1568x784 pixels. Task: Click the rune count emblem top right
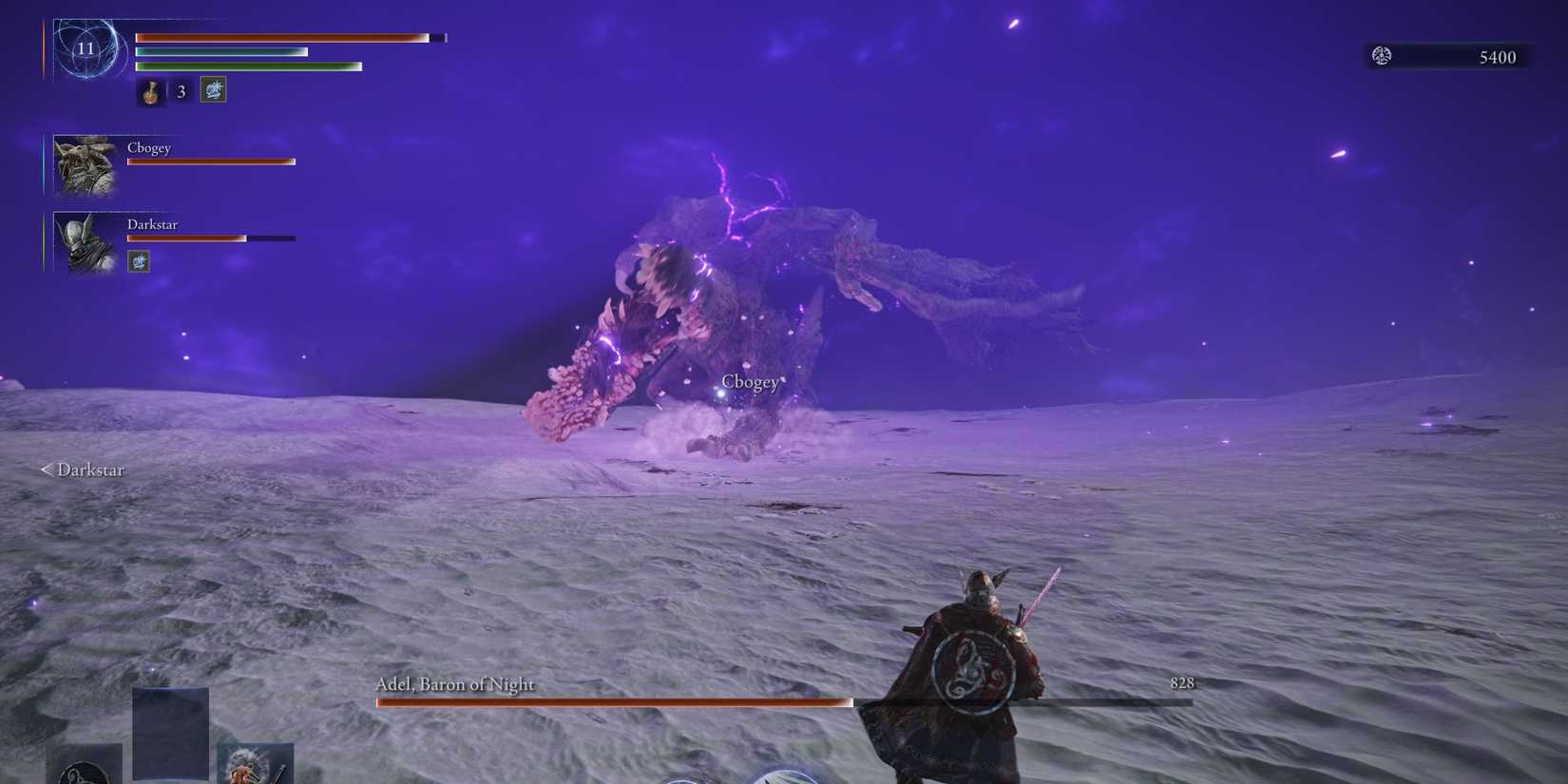(x=1380, y=56)
